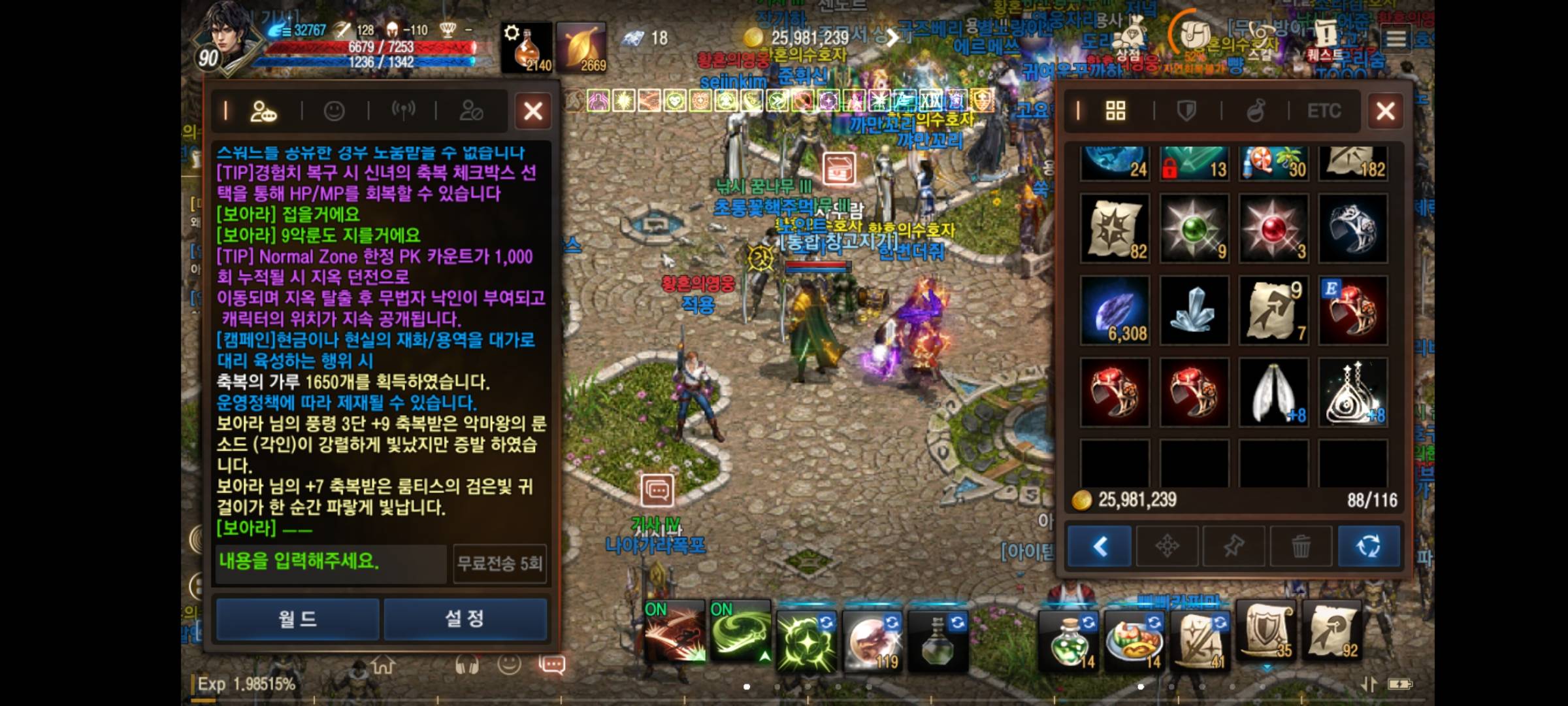Collapse inventory with the left arrow button

[1098, 546]
